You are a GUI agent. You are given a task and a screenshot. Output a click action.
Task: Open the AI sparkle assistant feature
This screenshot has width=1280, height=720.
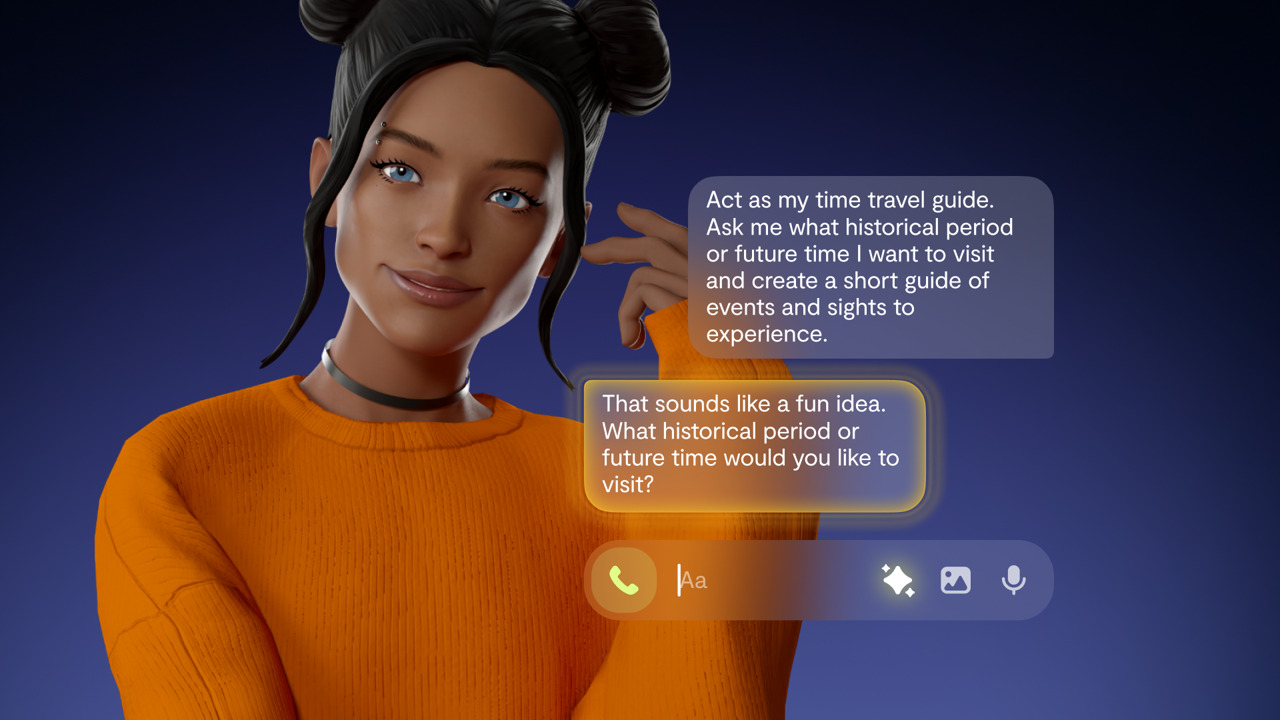898,580
